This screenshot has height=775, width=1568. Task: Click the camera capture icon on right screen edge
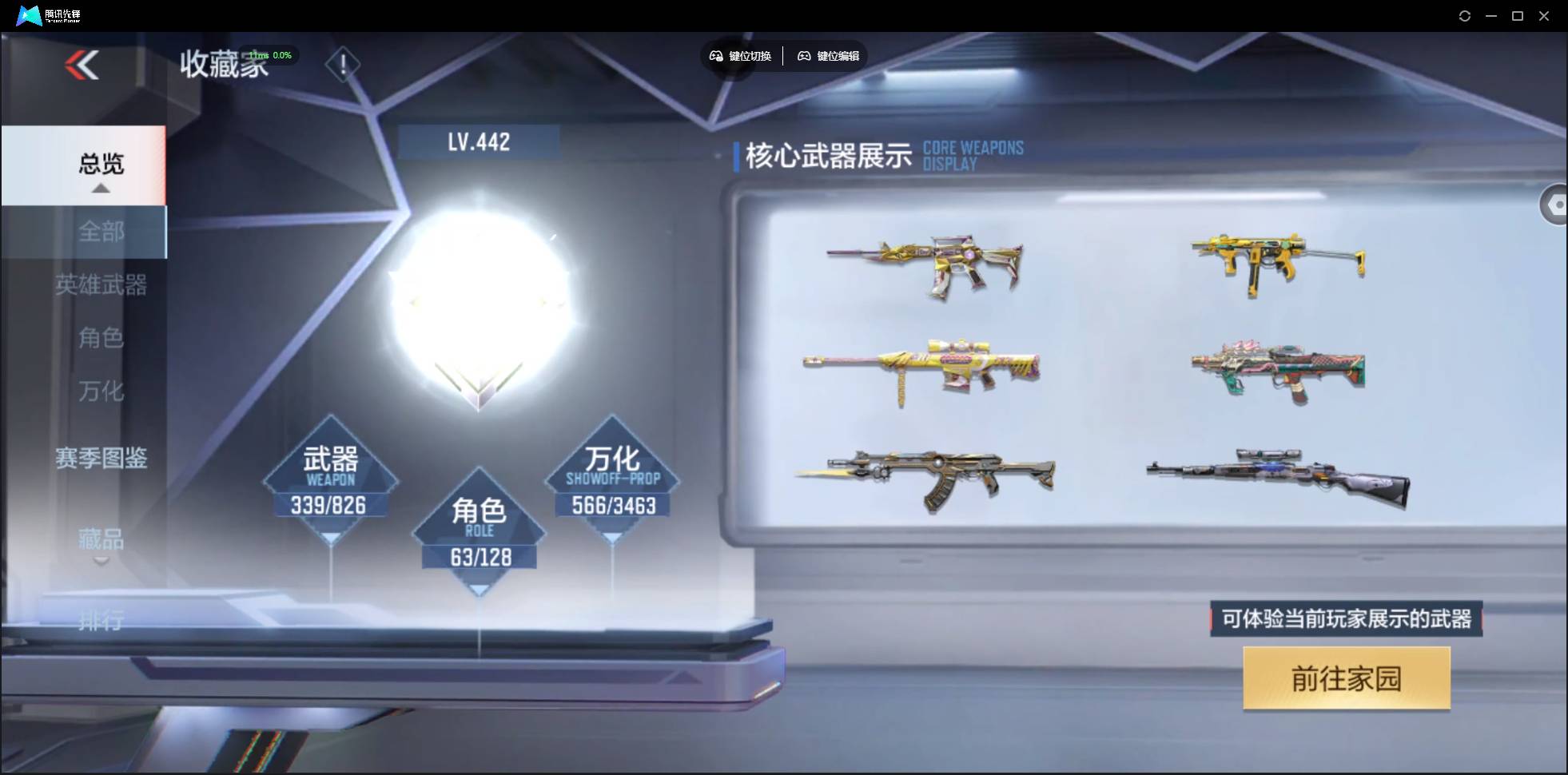tap(1557, 205)
